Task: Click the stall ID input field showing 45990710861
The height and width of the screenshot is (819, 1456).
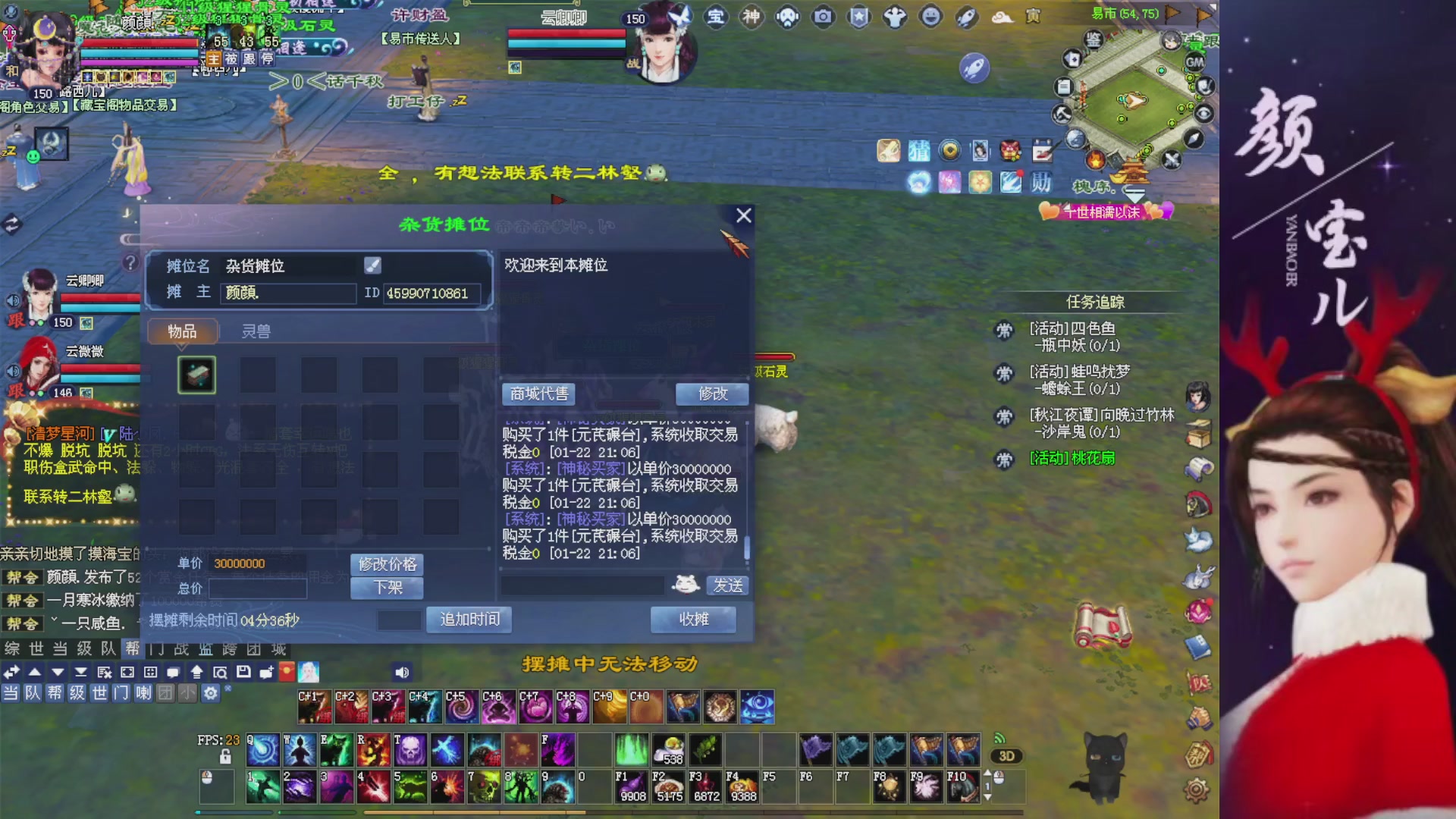Action: click(431, 293)
